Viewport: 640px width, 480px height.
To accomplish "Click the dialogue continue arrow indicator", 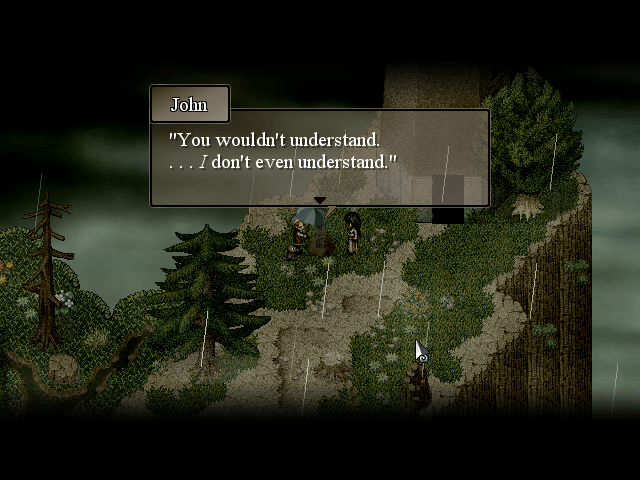I will [x=319, y=200].
